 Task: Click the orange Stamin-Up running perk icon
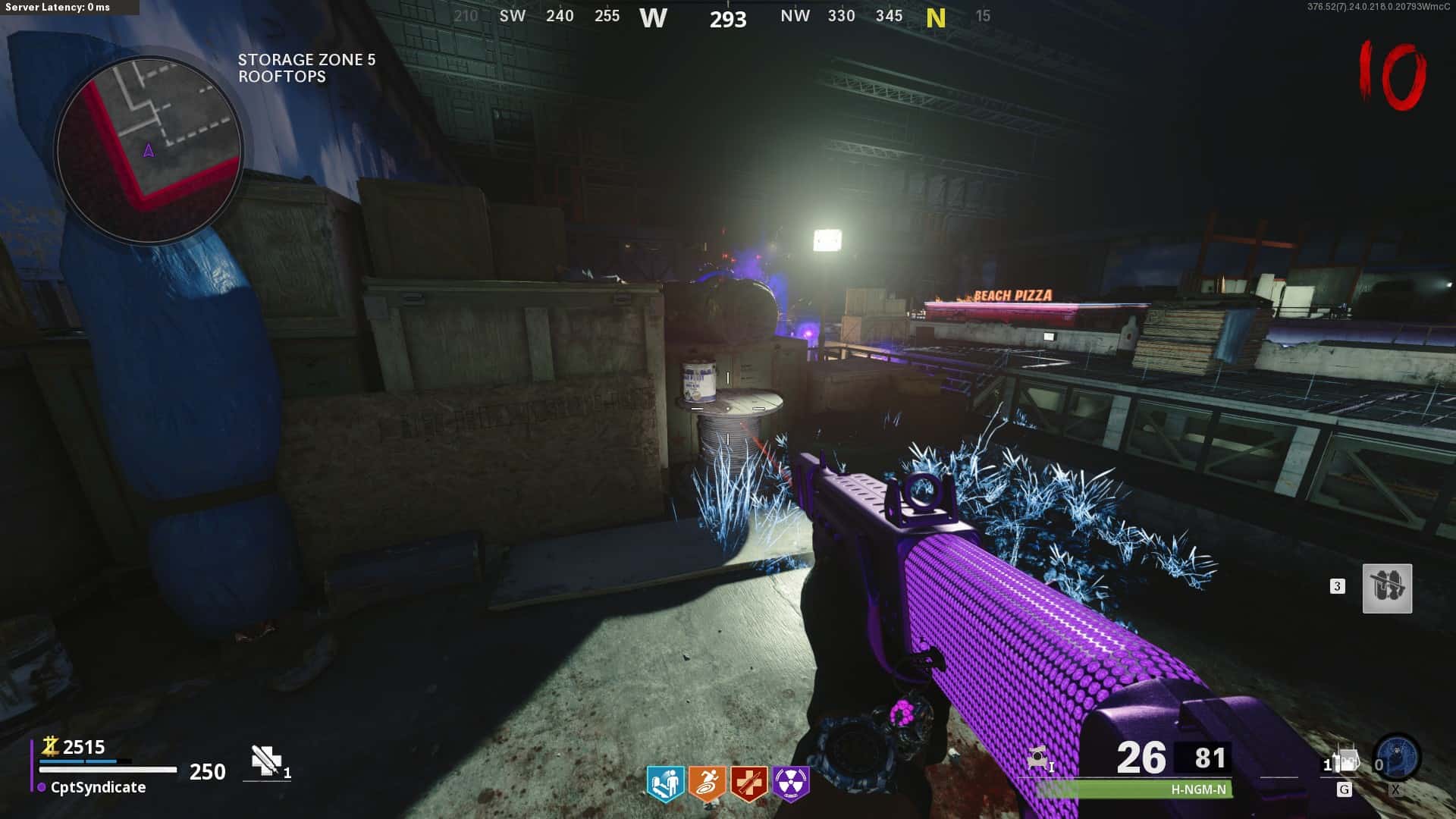click(x=707, y=783)
